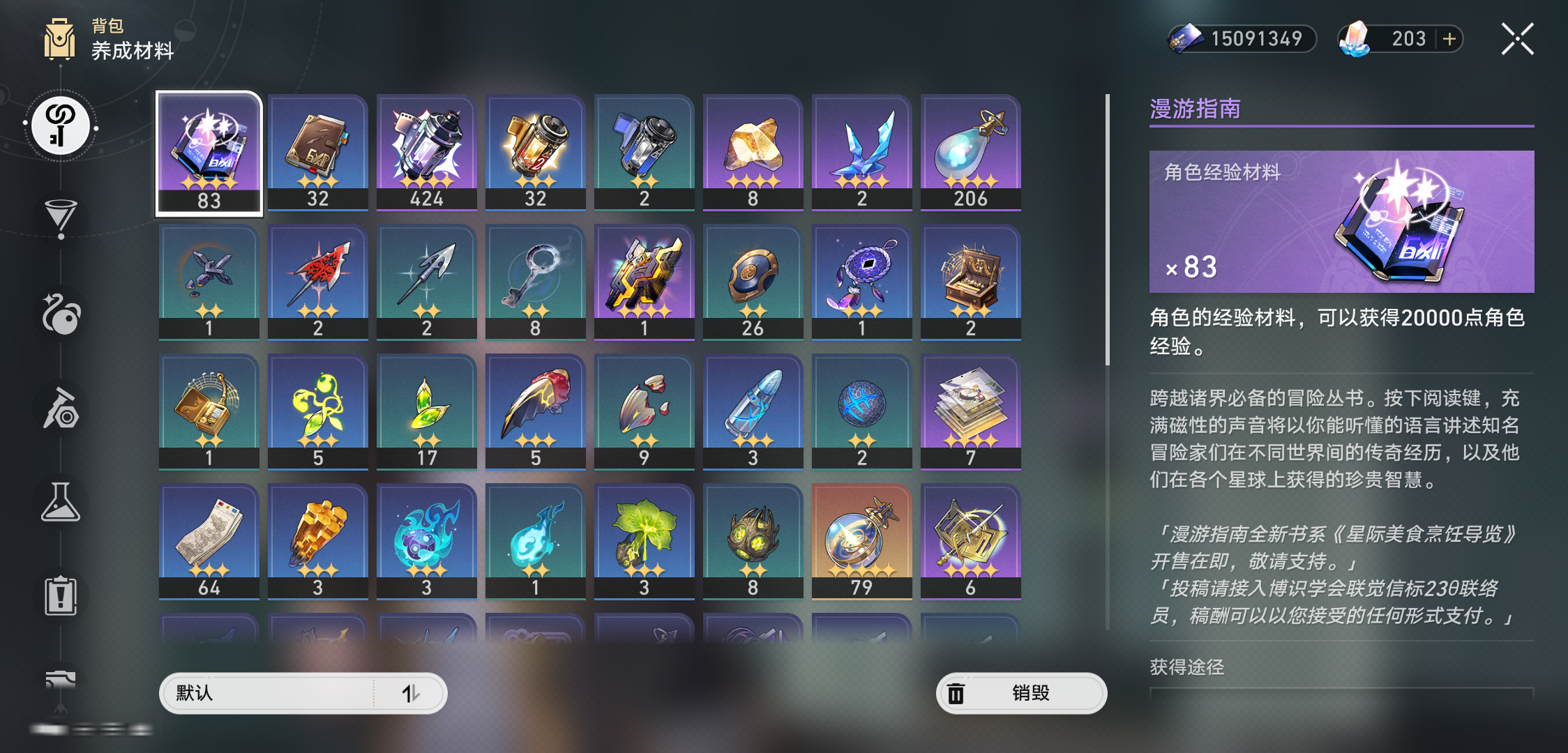Choose the golden ore chunk with 8
Viewport: 1568px width, 753px height.
[x=753, y=153]
